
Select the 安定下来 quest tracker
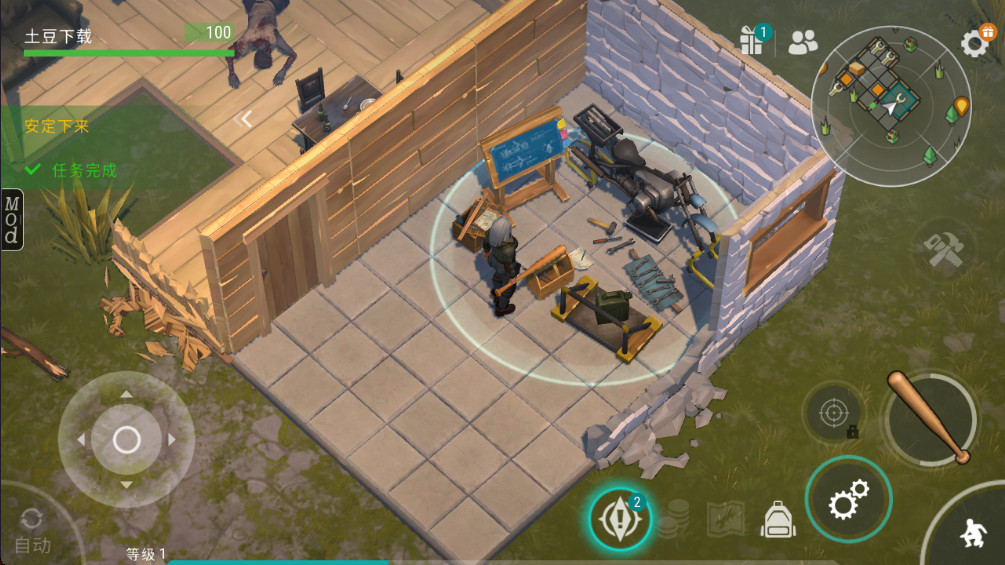coord(58,126)
